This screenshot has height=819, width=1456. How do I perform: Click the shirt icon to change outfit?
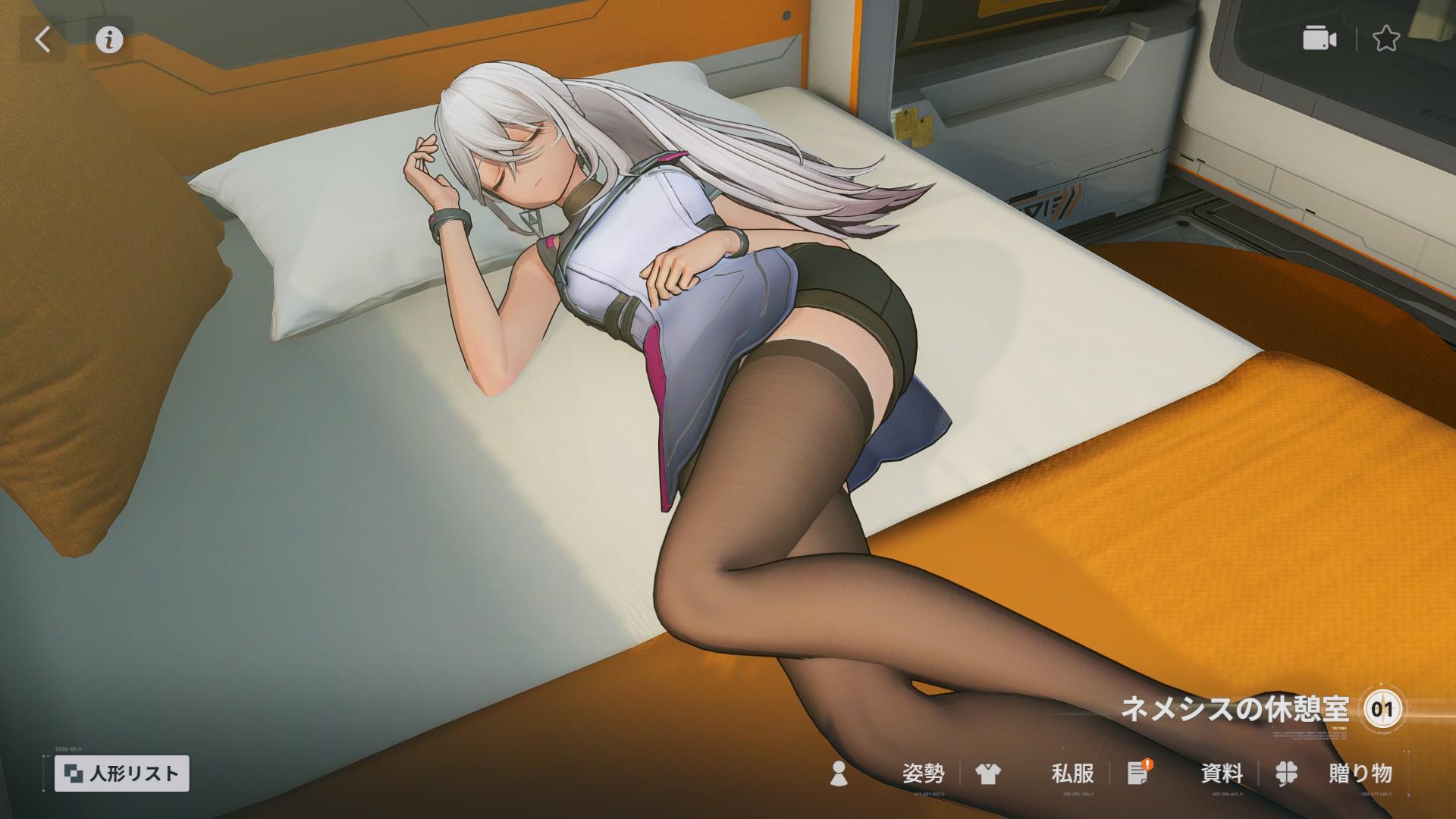tap(987, 775)
